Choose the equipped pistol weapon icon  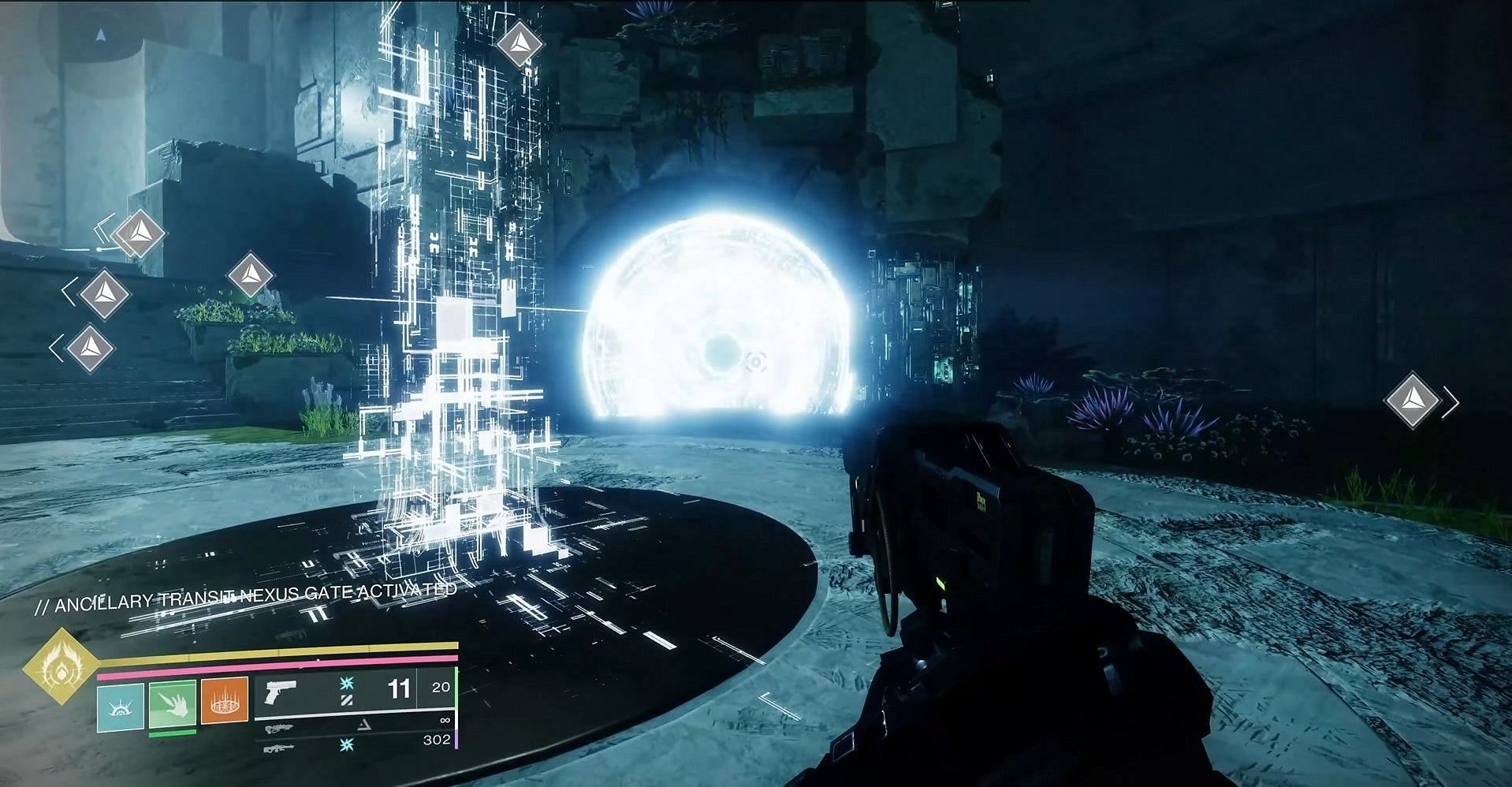click(x=281, y=693)
